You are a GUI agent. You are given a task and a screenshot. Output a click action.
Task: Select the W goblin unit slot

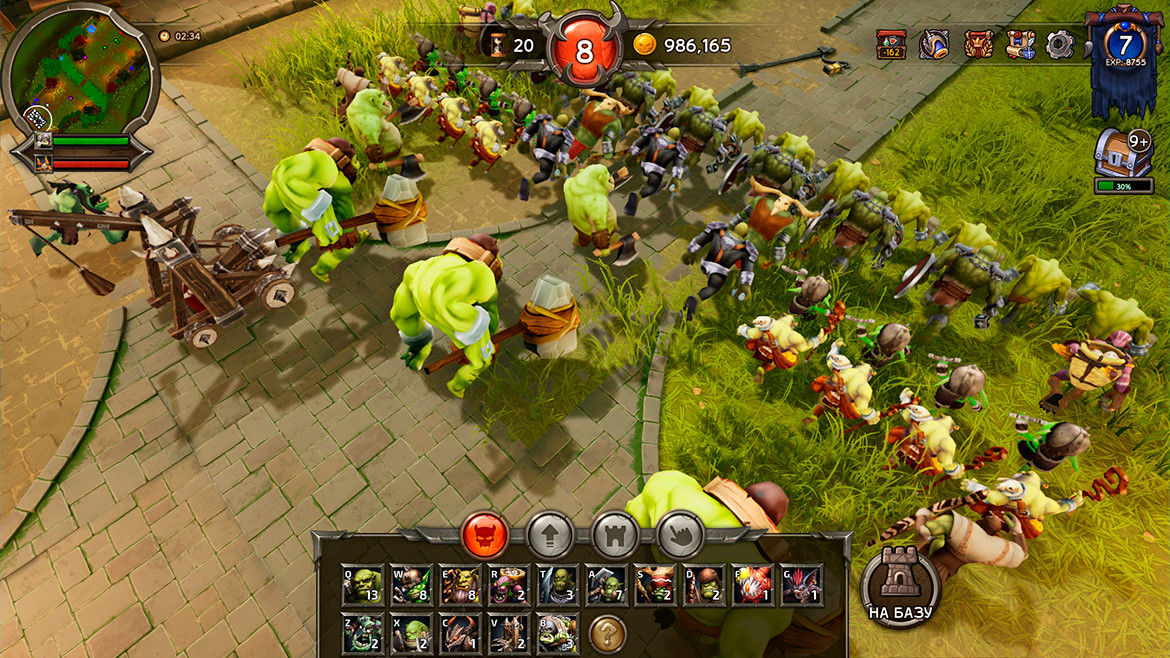[412, 585]
